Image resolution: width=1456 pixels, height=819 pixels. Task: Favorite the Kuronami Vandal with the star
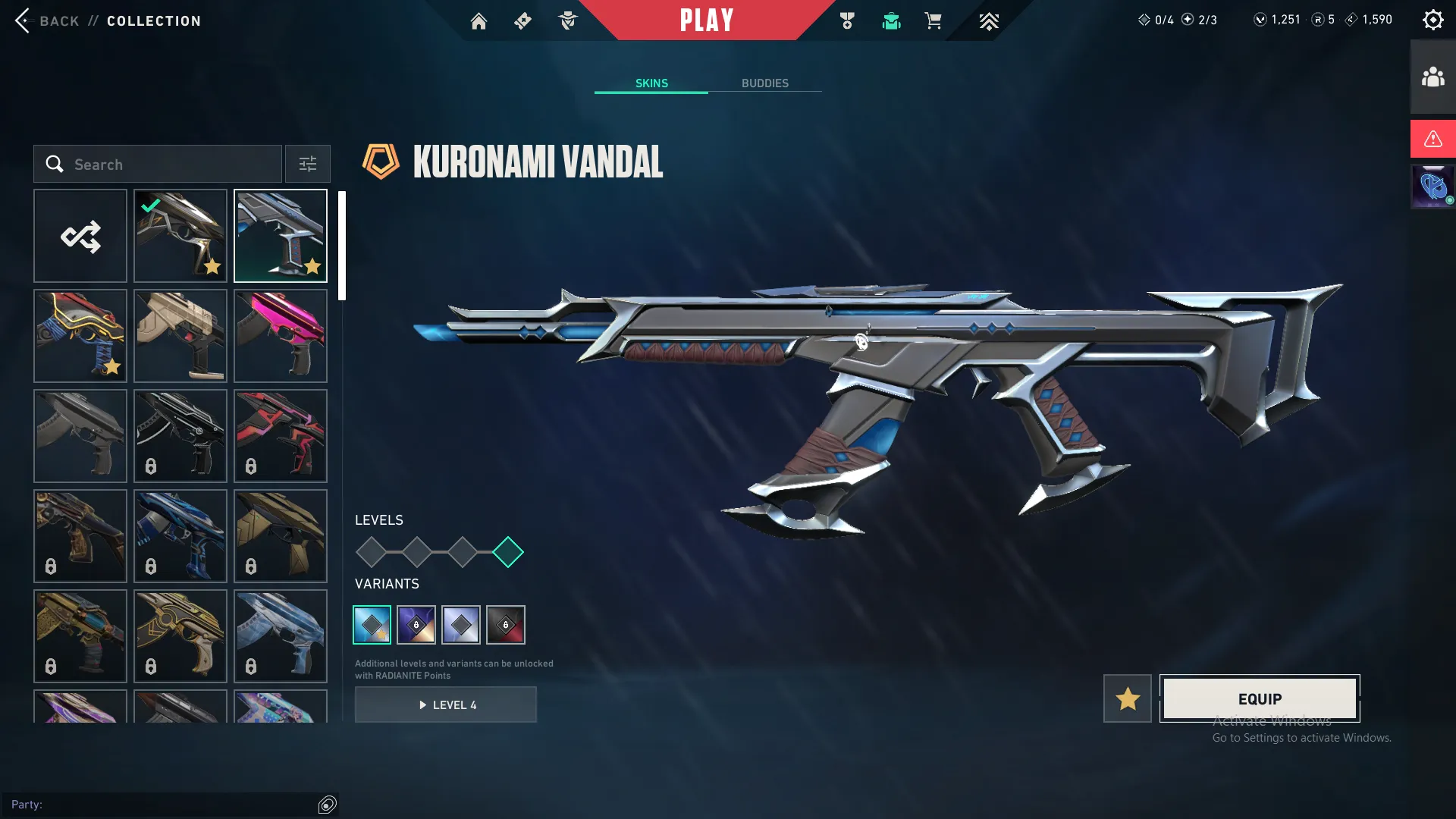point(1127,698)
